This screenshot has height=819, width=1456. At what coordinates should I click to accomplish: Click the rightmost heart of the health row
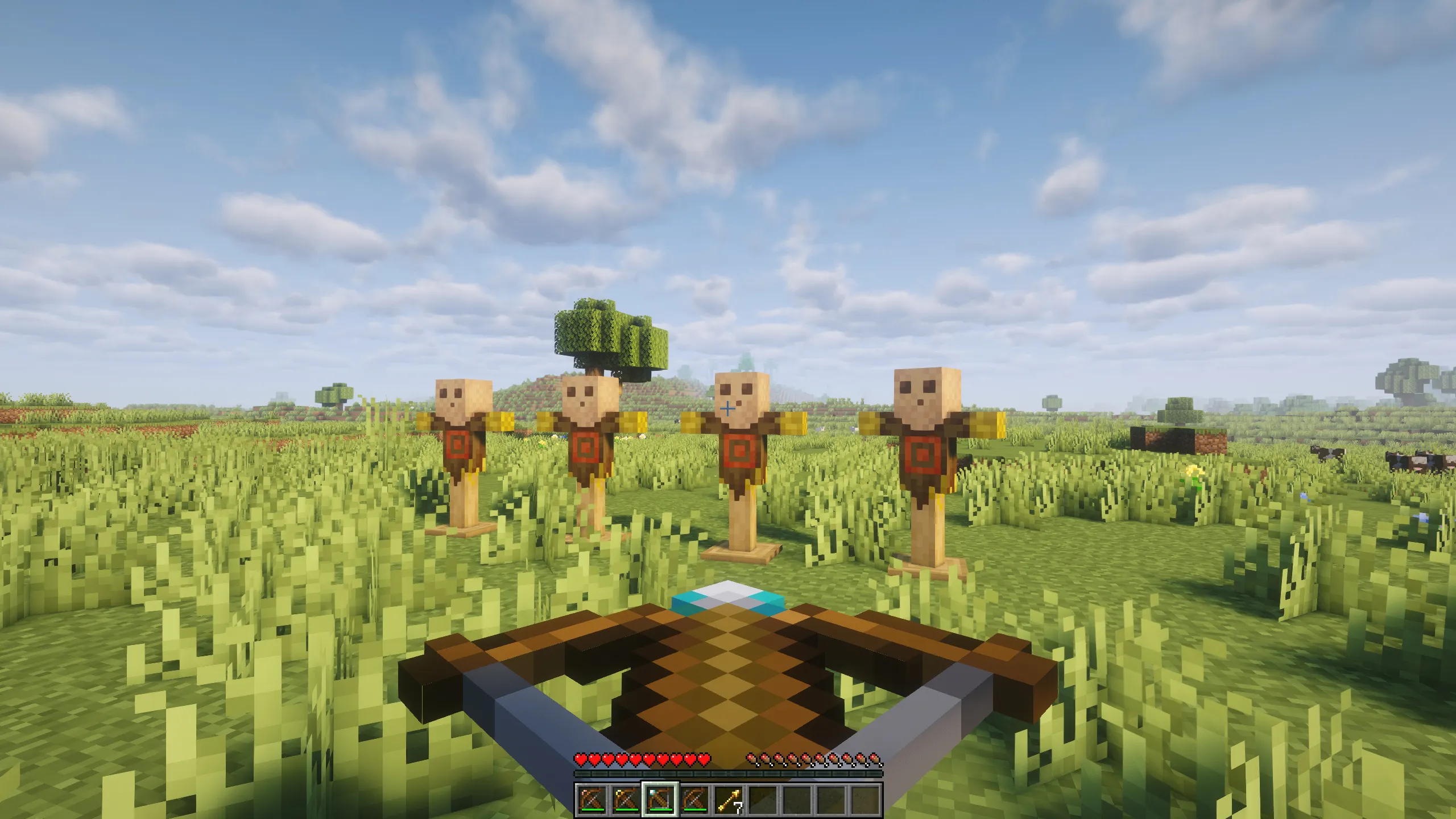704,759
